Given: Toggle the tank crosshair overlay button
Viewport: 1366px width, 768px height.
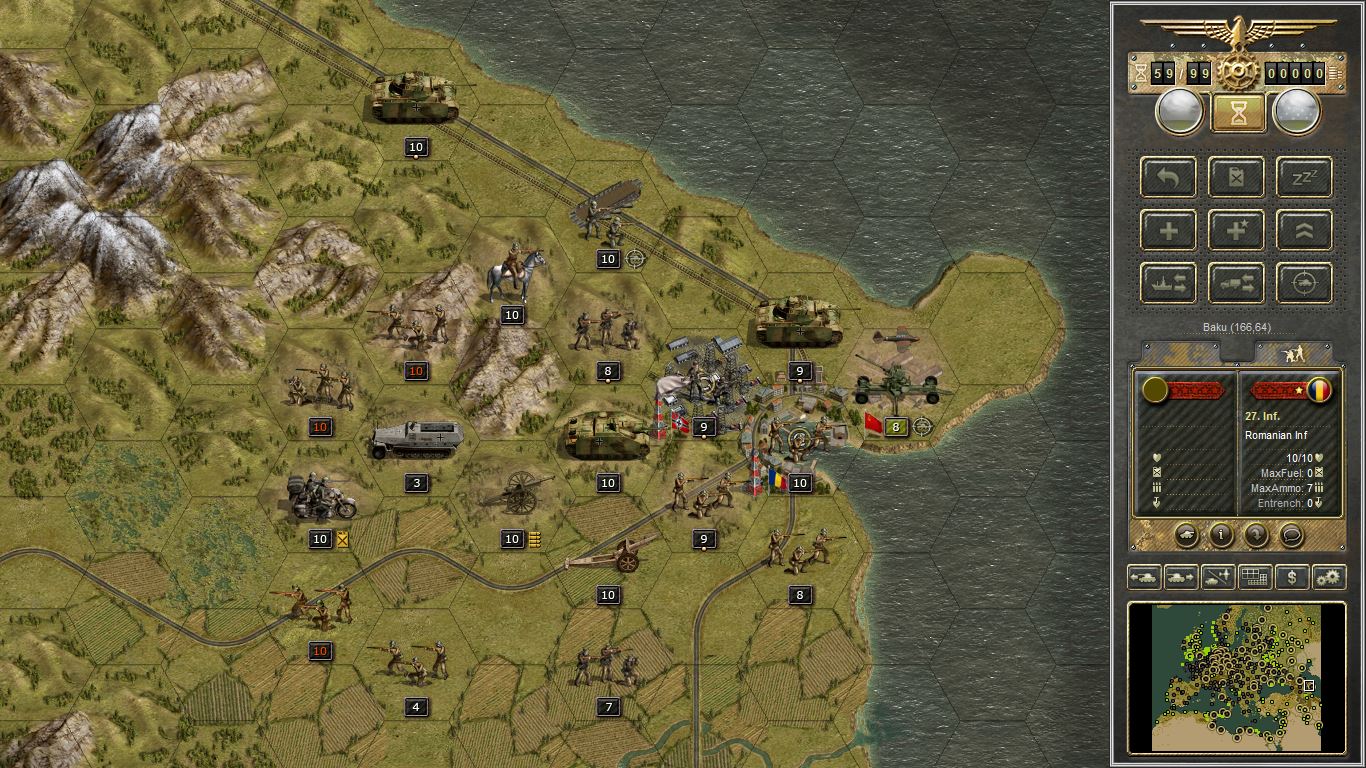Looking at the screenshot, I should [1305, 283].
